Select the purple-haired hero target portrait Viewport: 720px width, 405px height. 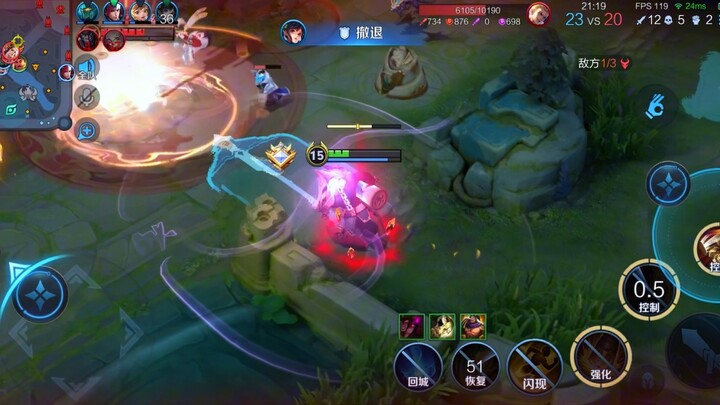click(412, 325)
